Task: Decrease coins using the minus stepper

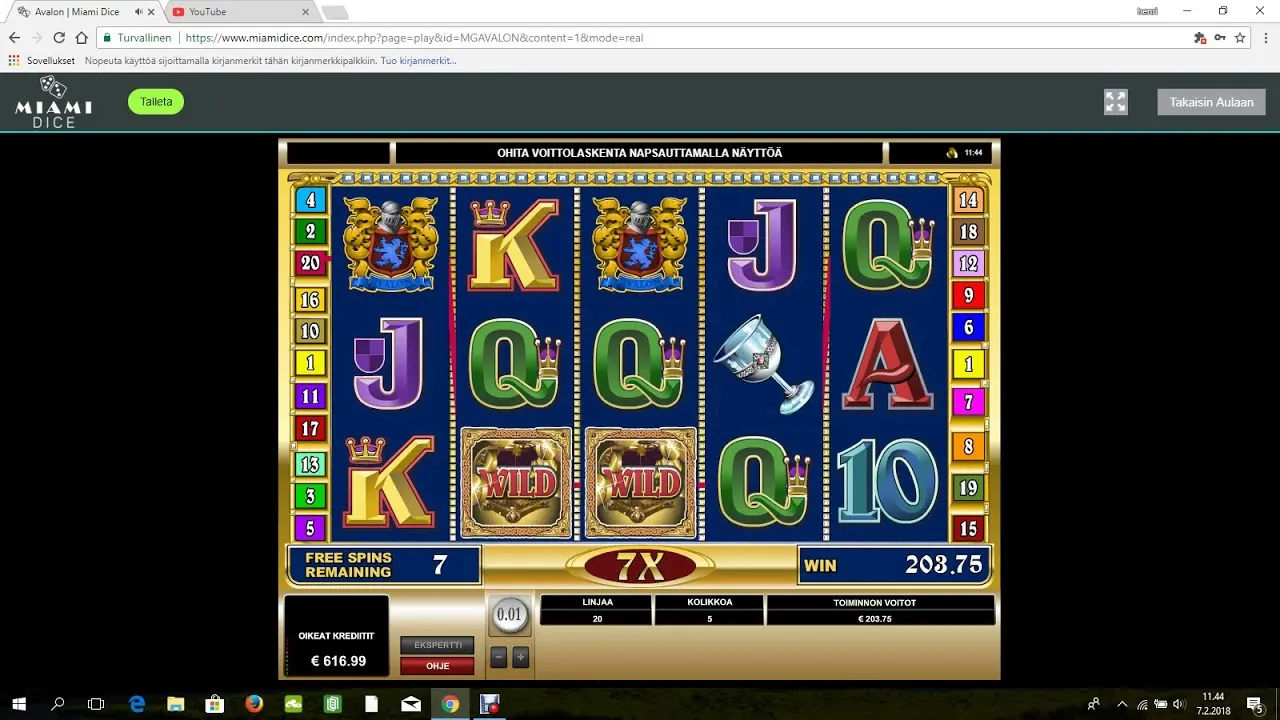Action: 498,657
